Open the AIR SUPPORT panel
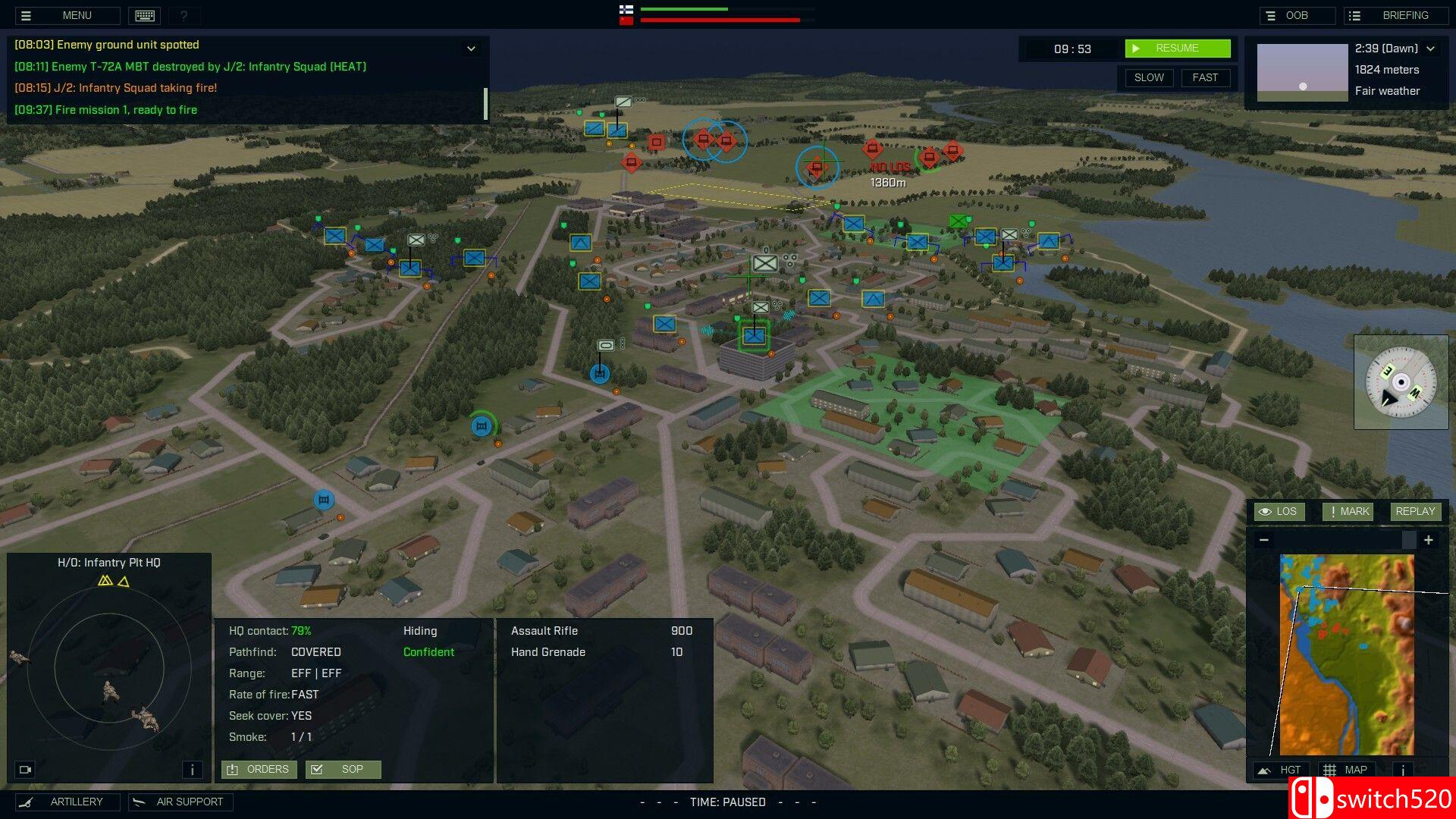 coord(180,802)
